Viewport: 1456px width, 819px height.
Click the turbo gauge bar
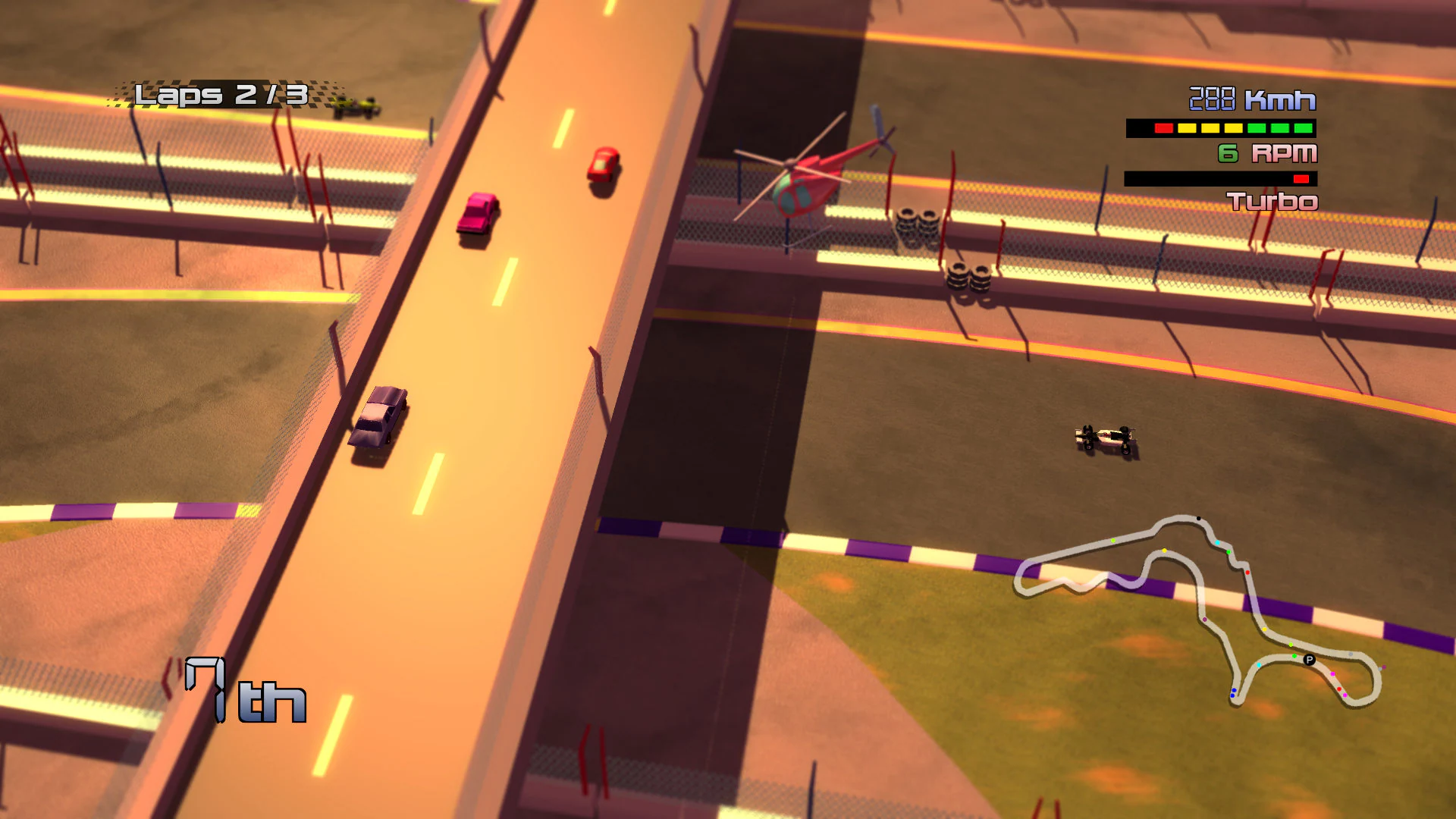[1221, 177]
